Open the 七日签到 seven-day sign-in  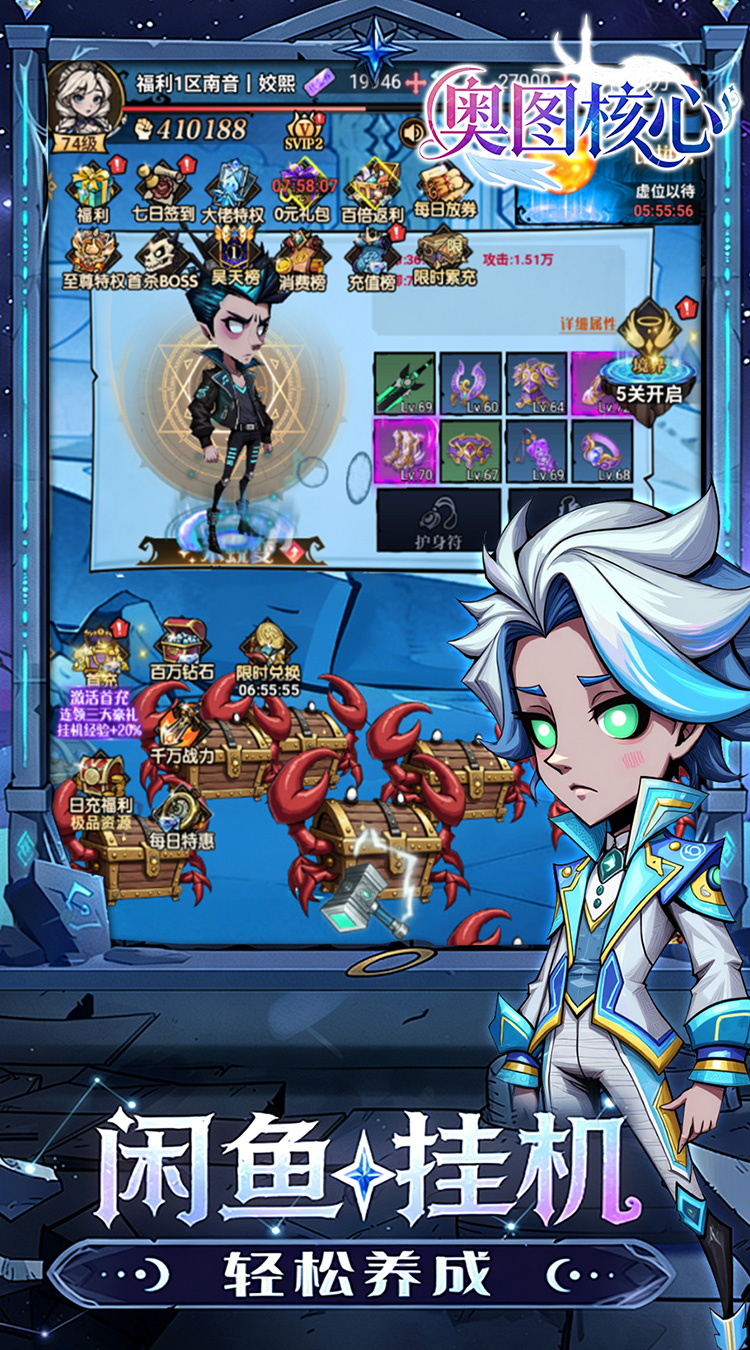161,188
